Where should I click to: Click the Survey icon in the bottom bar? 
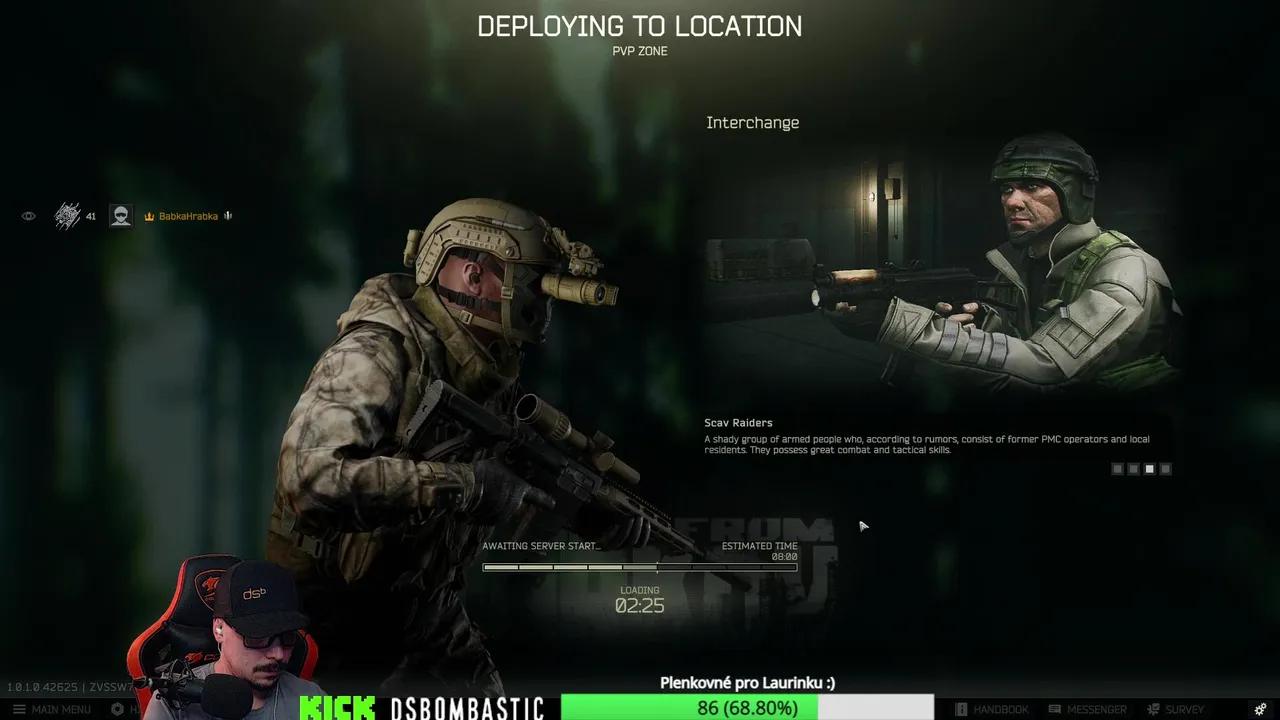1152,709
